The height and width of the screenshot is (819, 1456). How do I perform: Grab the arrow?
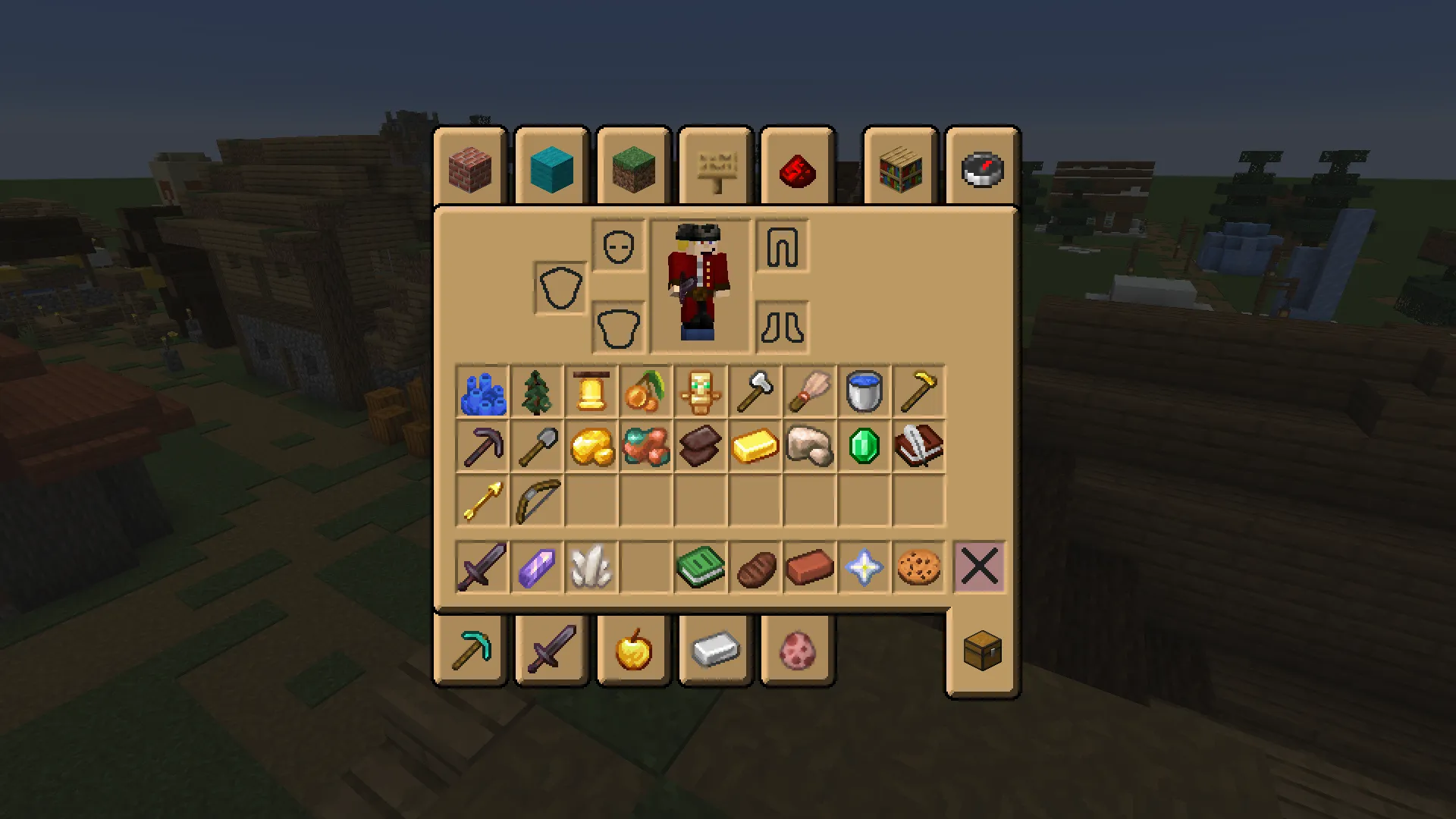point(482,500)
